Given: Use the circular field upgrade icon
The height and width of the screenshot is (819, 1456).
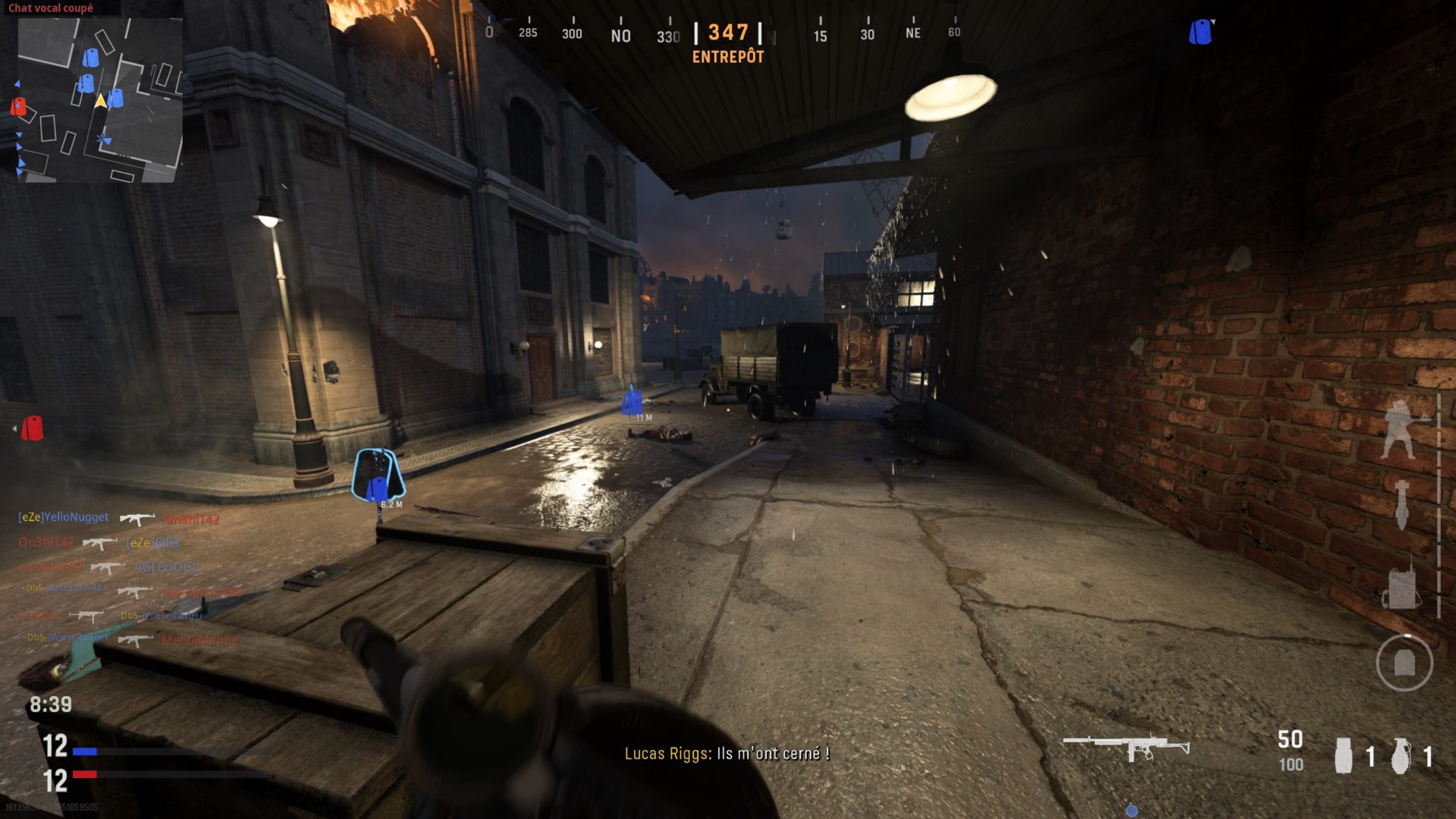Looking at the screenshot, I should [1404, 663].
